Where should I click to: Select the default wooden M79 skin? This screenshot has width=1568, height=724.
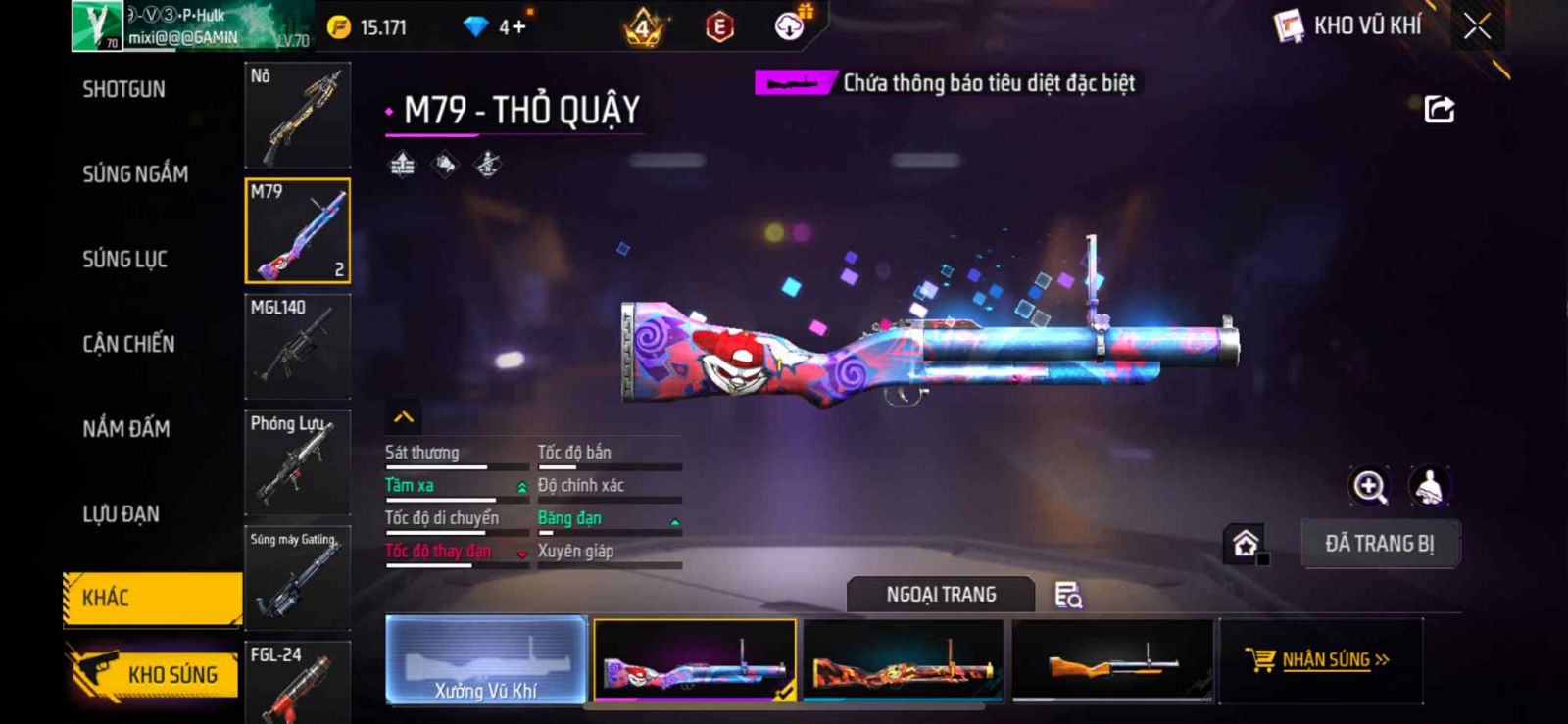(x=1111, y=660)
